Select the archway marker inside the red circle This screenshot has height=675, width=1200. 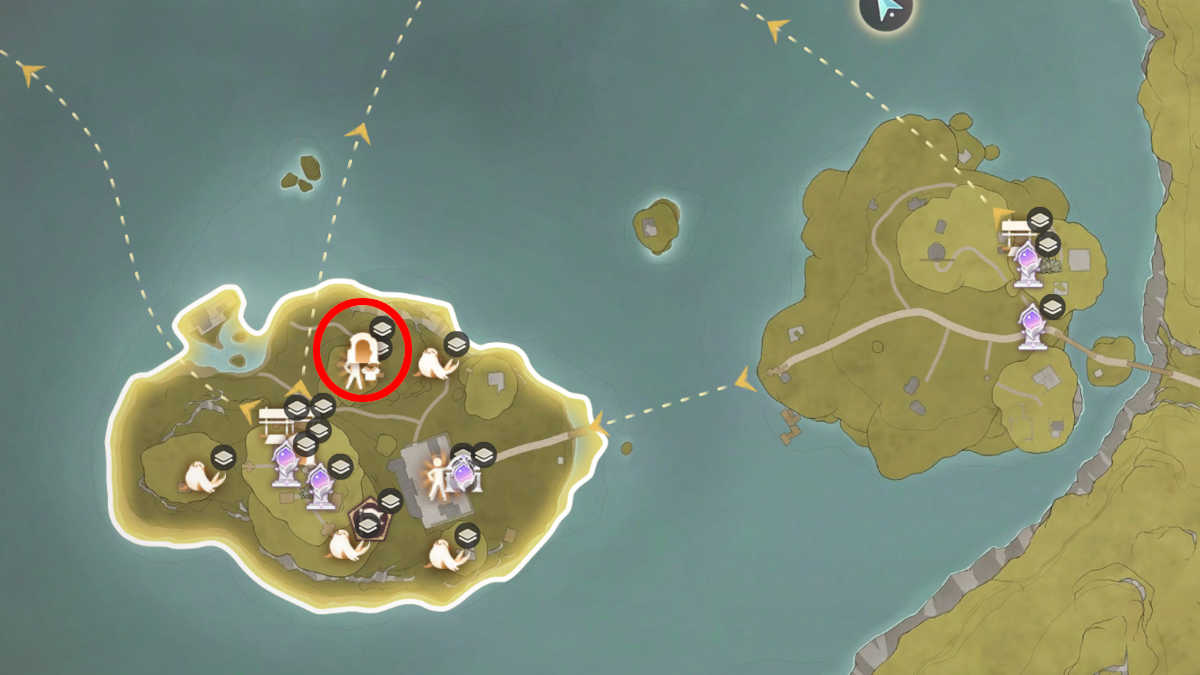(359, 361)
